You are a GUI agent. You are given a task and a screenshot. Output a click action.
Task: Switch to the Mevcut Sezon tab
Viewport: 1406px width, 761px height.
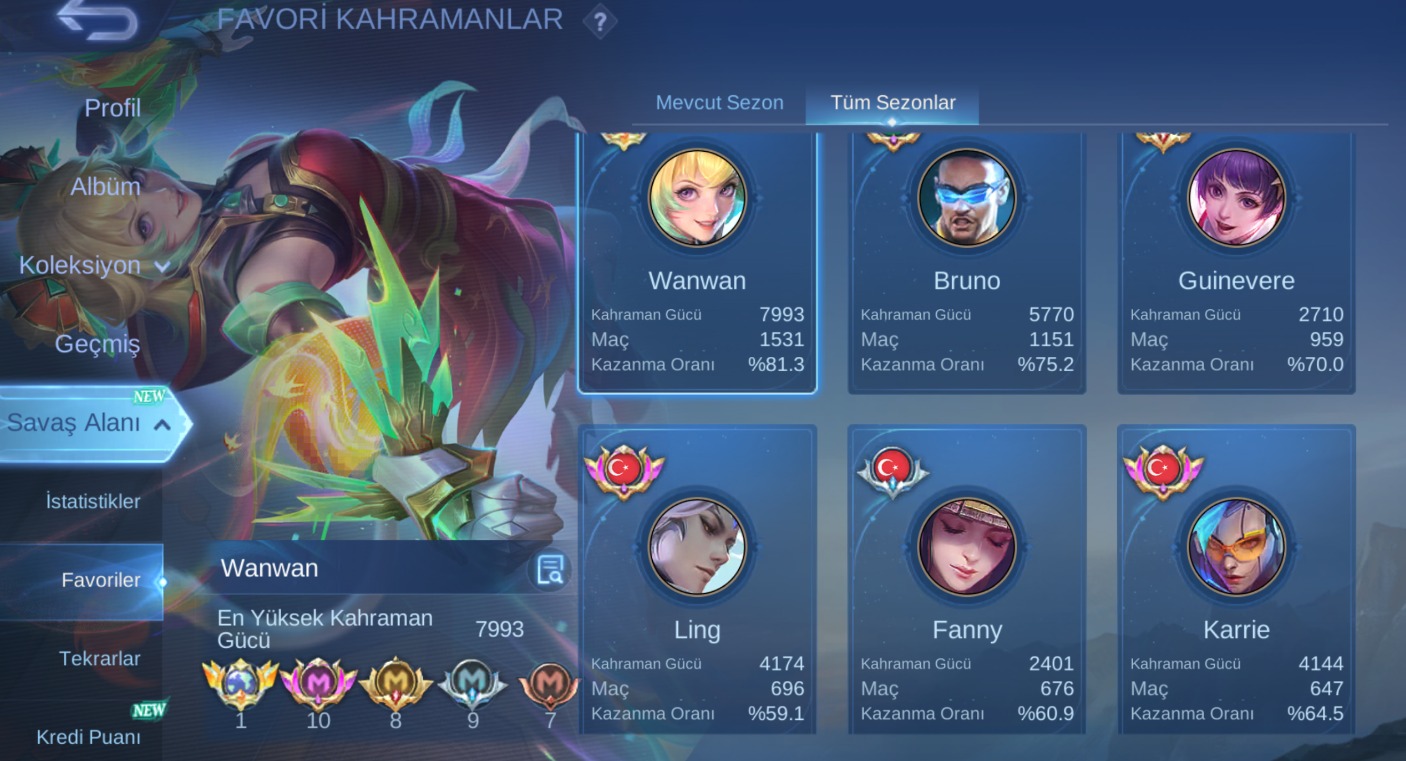[719, 102]
